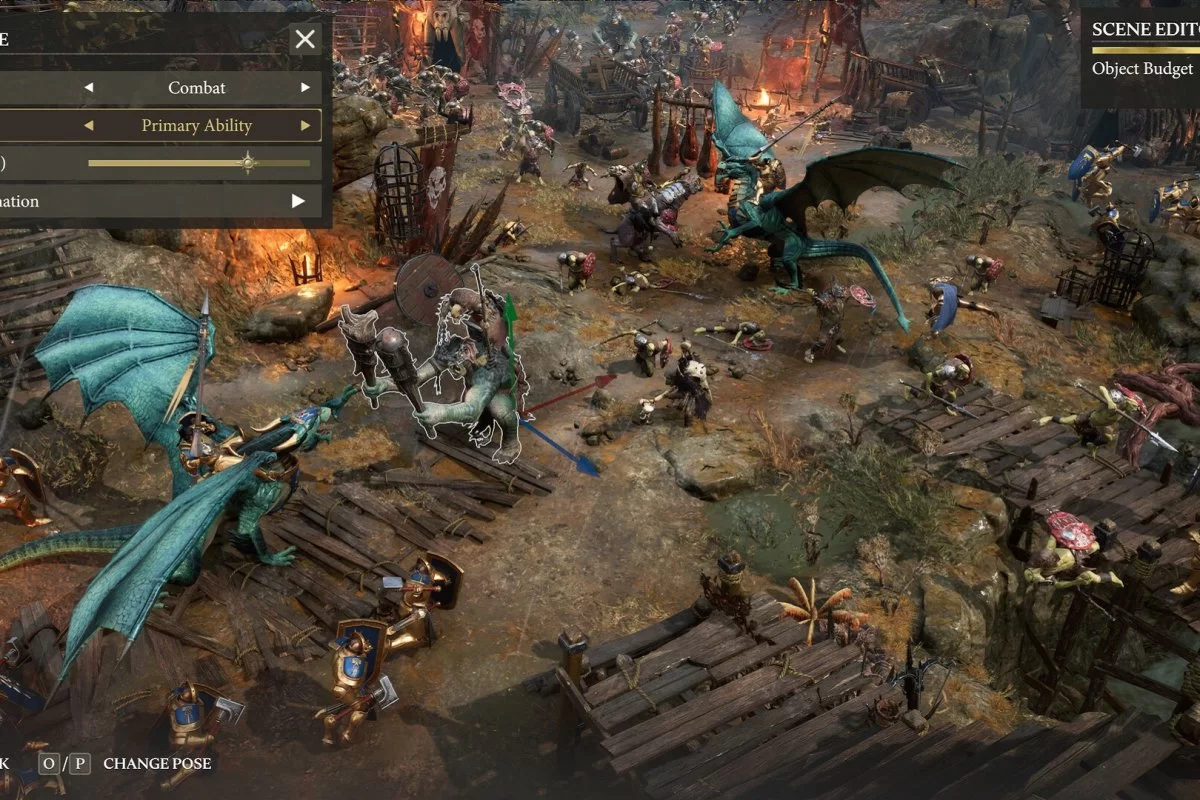Cycle Primary Ability to the previous option
The width and height of the screenshot is (1200, 800).
88,126
